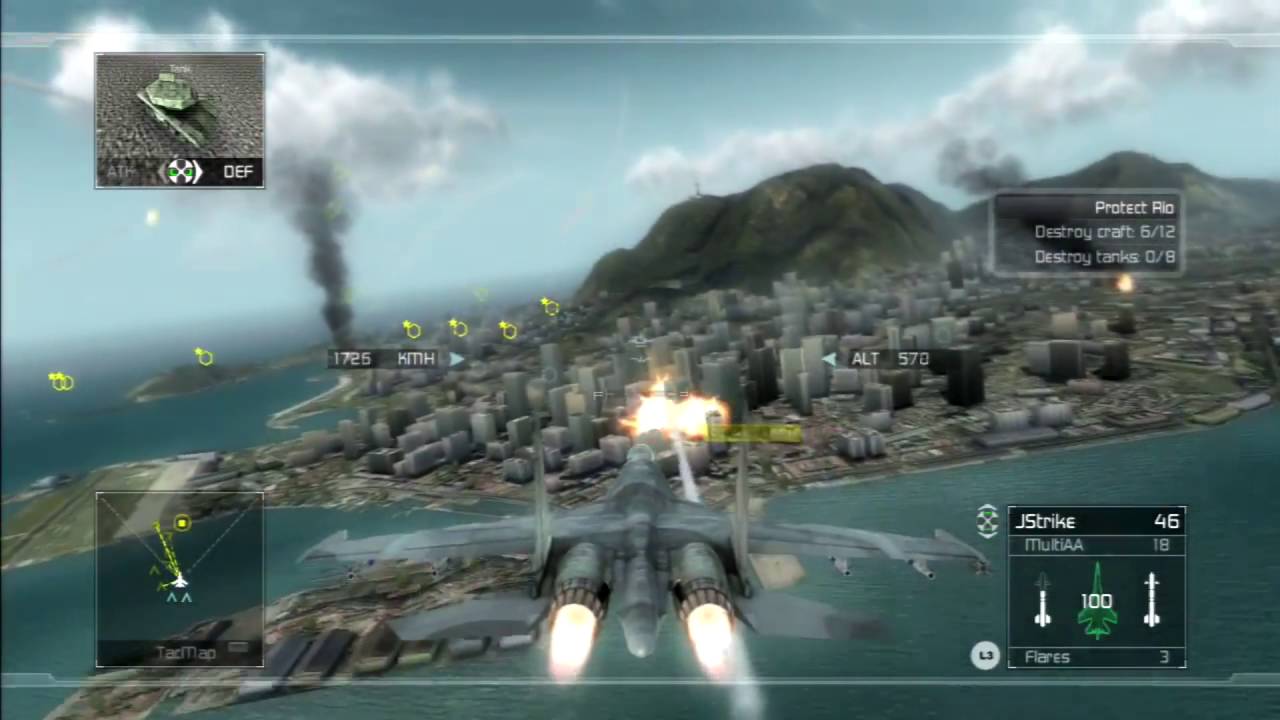Screen dimensions: 1280x720
Task: Click the circular icon beside JStrike
Action: coord(987,520)
